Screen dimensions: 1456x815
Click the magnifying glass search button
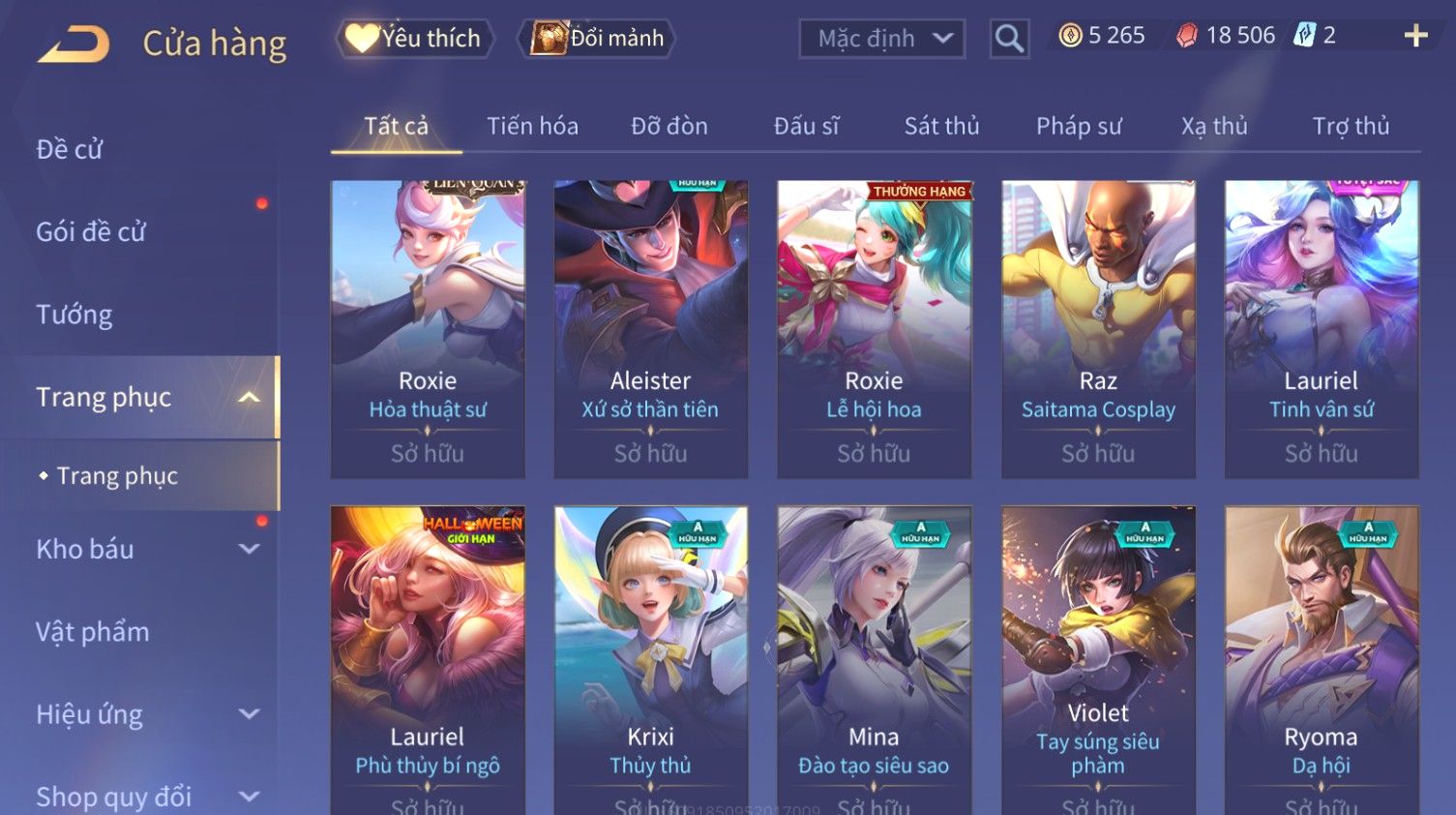coord(1008,39)
